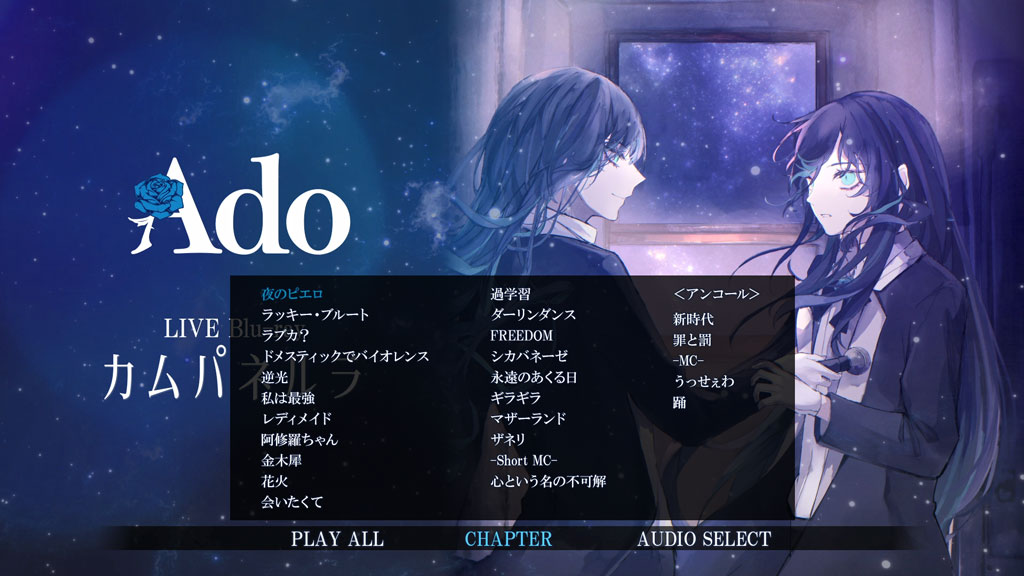This screenshot has height=576, width=1024.
Task: Select the -Short MC- chapter
Action: click(x=524, y=460)
